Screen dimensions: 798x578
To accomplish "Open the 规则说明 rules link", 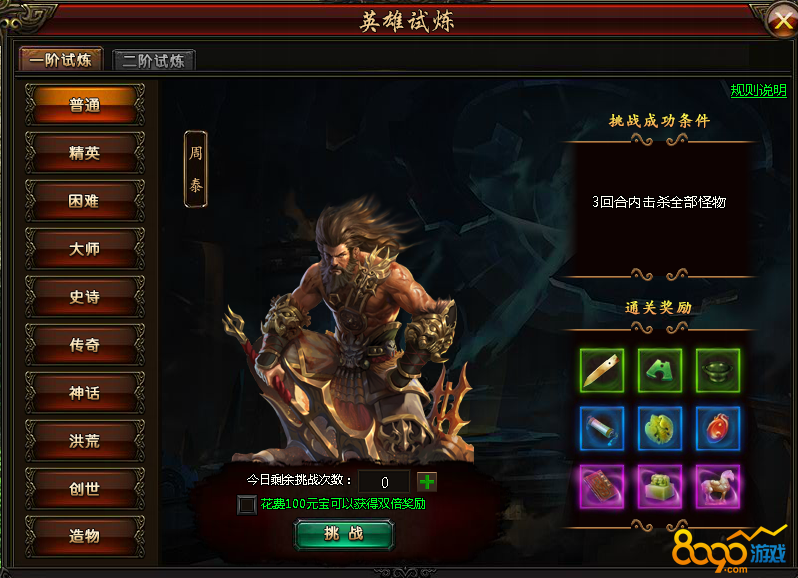I will coord(758,90).
